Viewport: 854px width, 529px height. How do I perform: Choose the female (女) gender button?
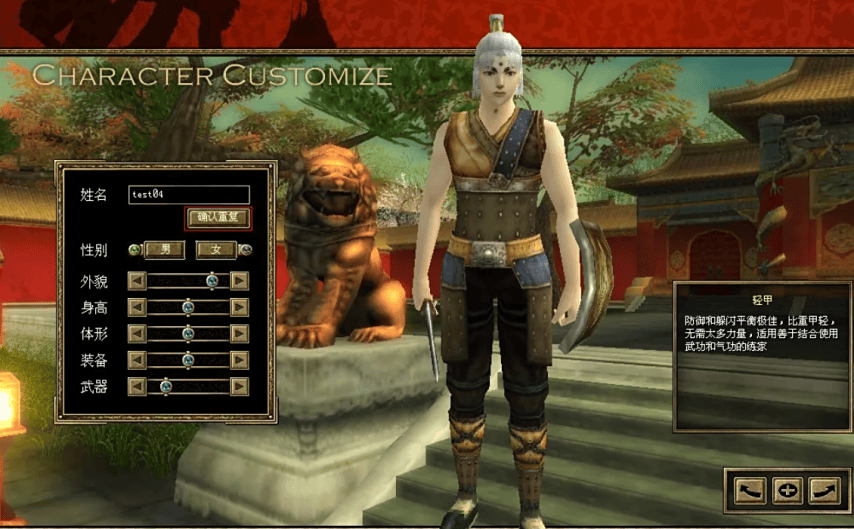click(216, 250)
